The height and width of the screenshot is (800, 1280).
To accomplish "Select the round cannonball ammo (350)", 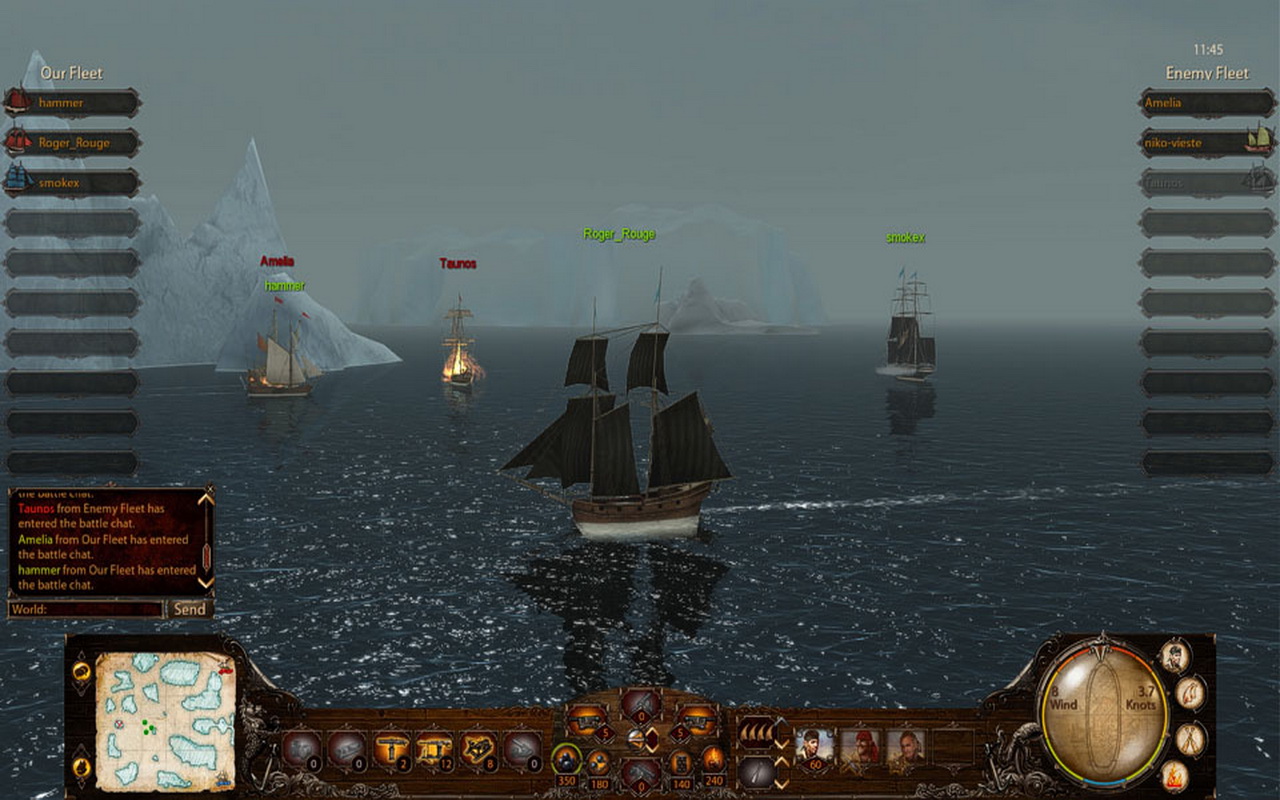I will [566, 760].
